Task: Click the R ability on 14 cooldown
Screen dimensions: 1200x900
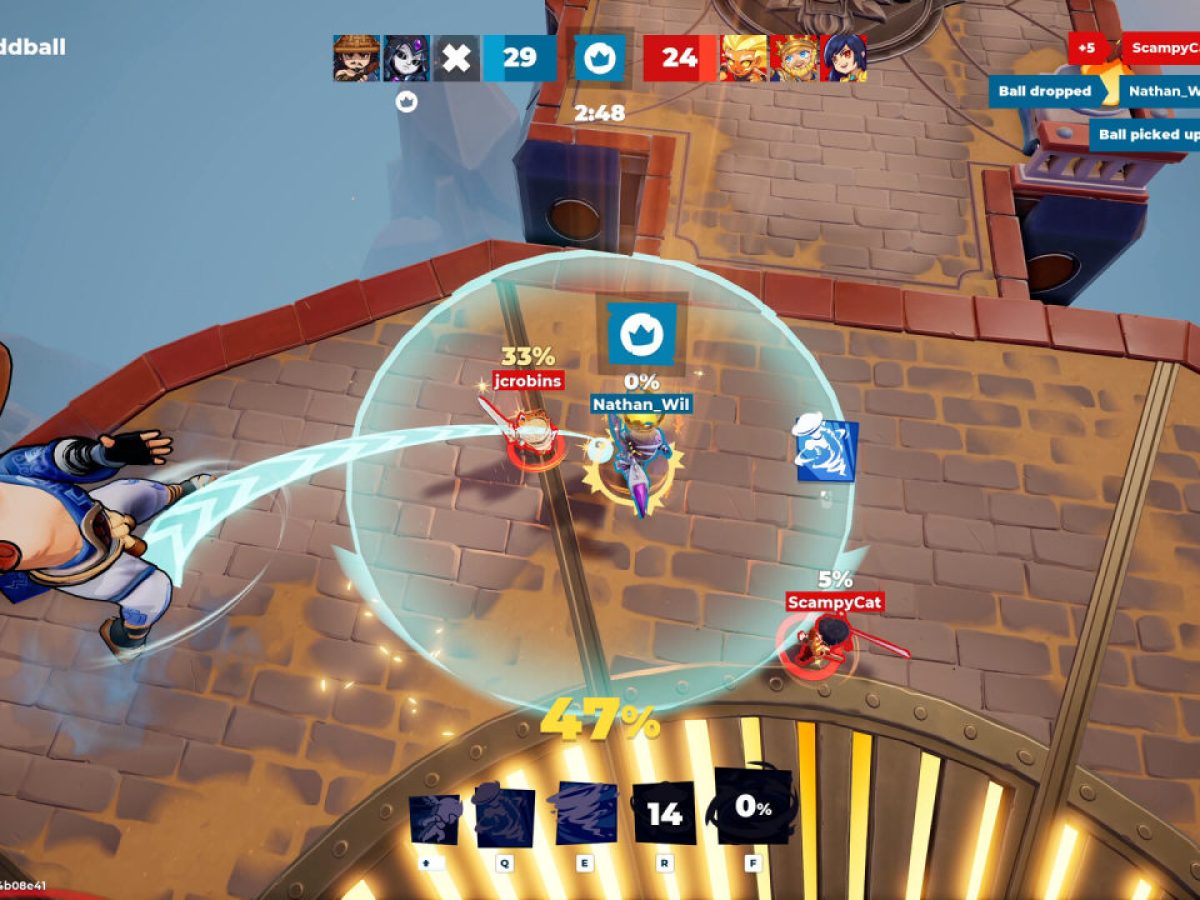Action: click(x=664, y=813)
